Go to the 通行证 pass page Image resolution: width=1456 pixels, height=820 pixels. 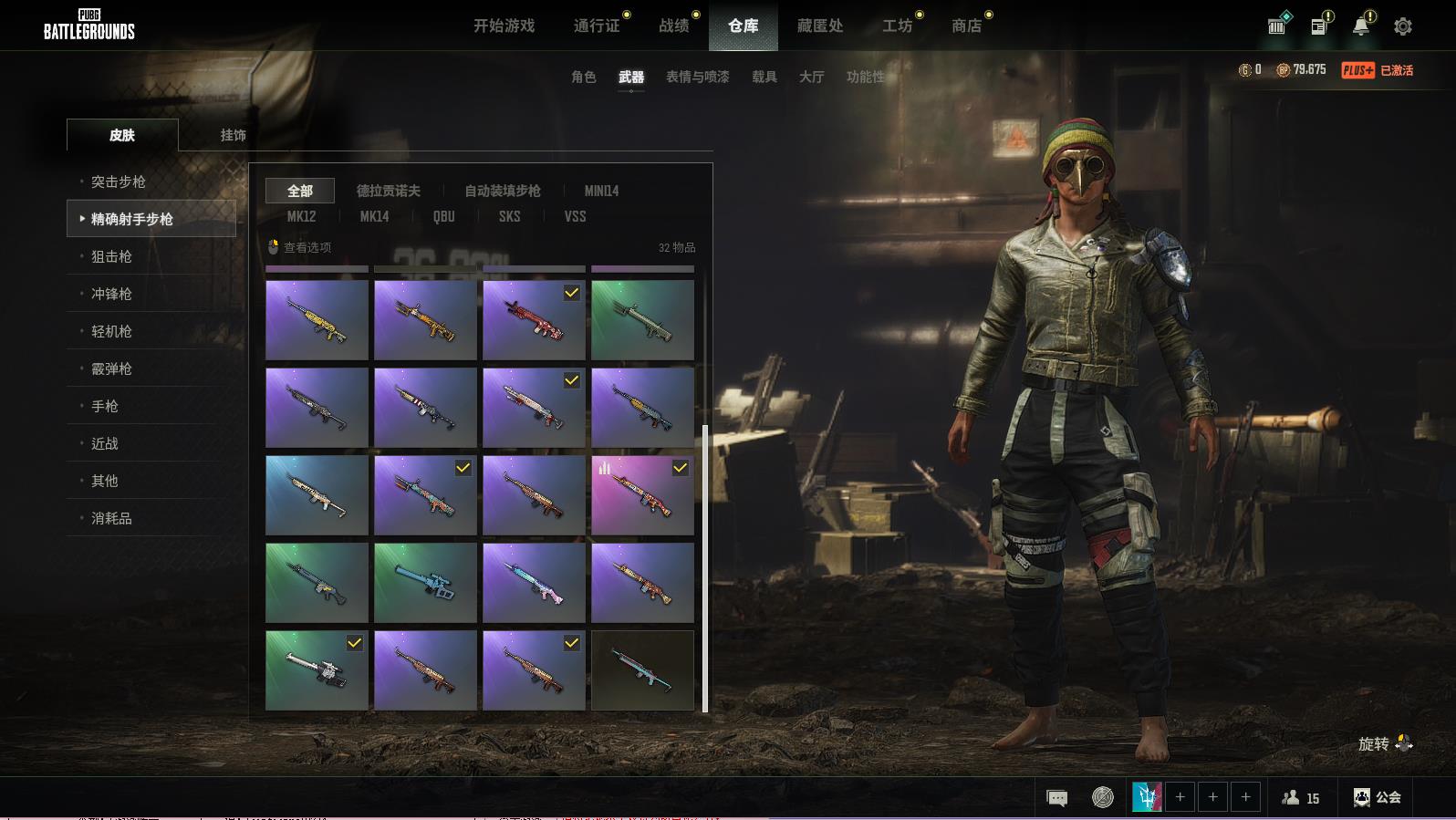tap(597, 26)
